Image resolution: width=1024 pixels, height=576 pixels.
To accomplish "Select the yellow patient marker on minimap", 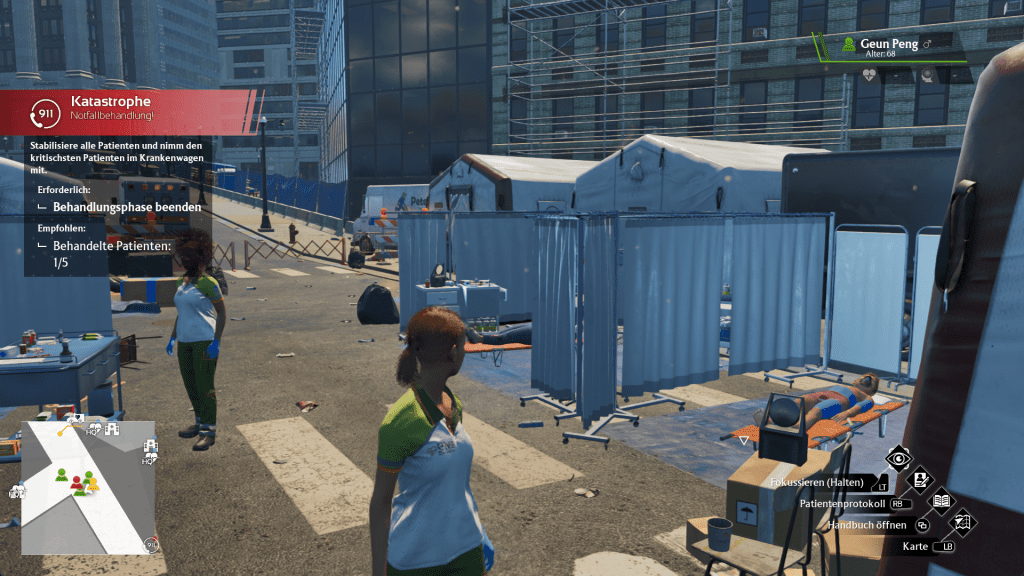I will click(x=93, y=484).
